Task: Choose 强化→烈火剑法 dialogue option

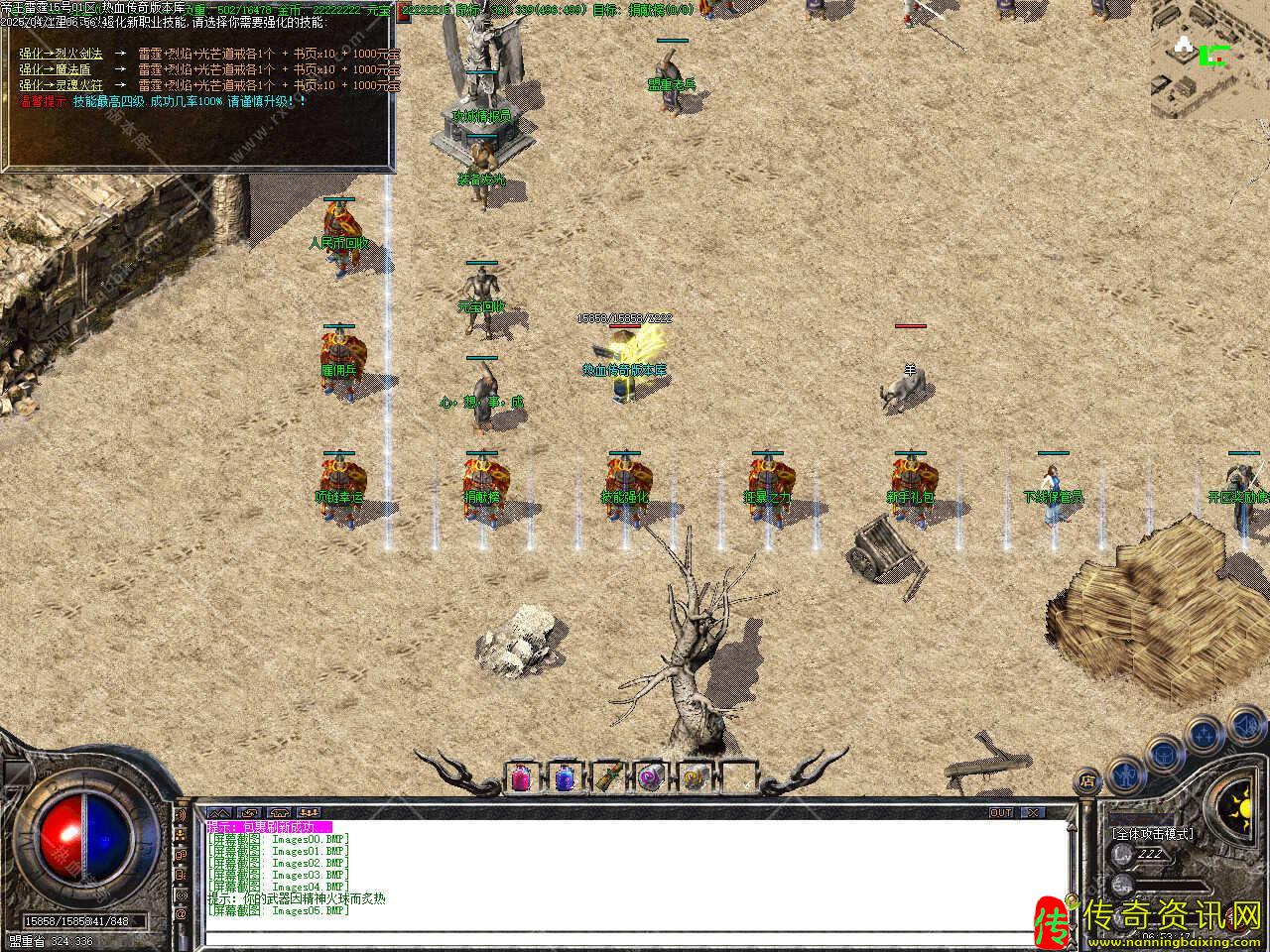Action: click(61, 55)
